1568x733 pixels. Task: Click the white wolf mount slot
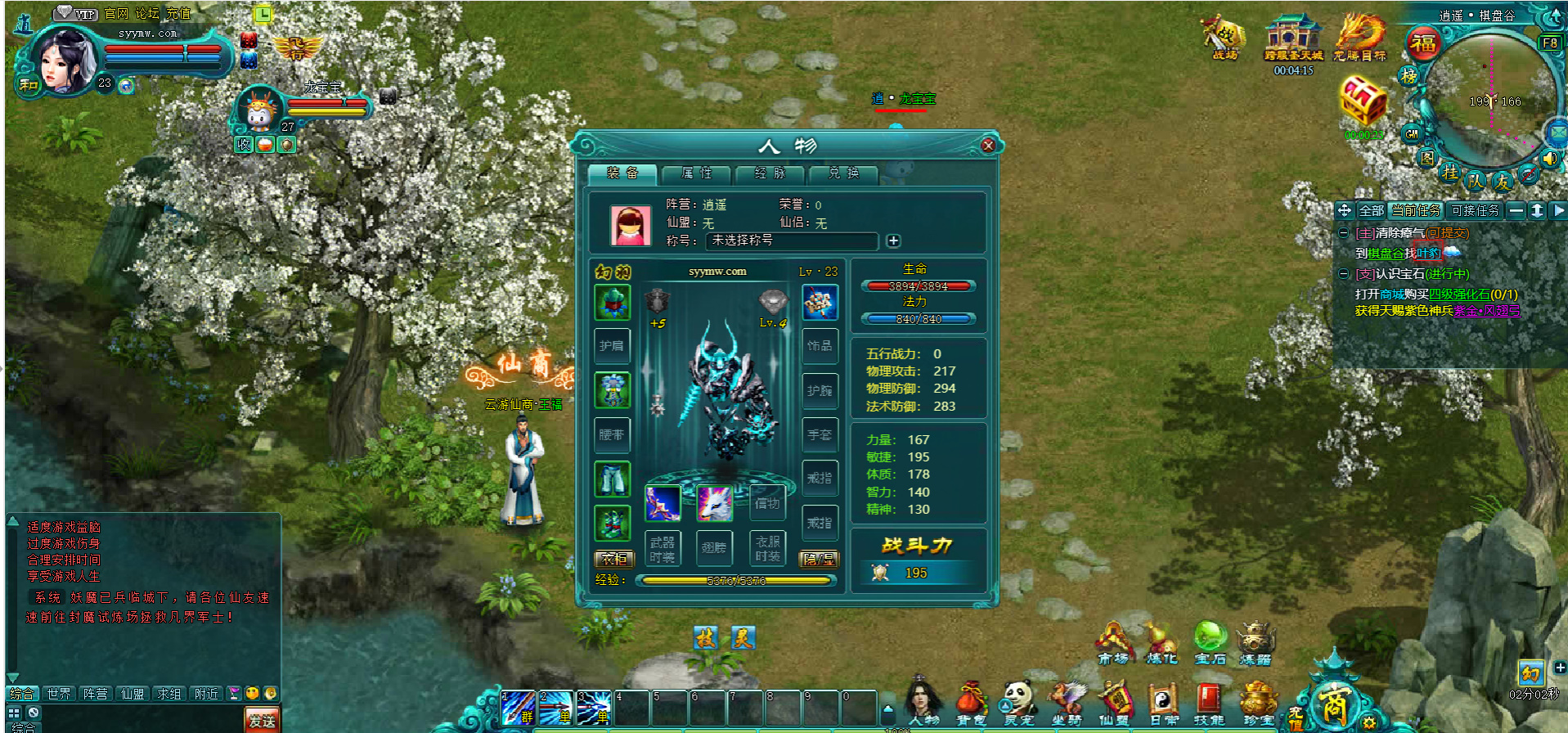point(714,502)
